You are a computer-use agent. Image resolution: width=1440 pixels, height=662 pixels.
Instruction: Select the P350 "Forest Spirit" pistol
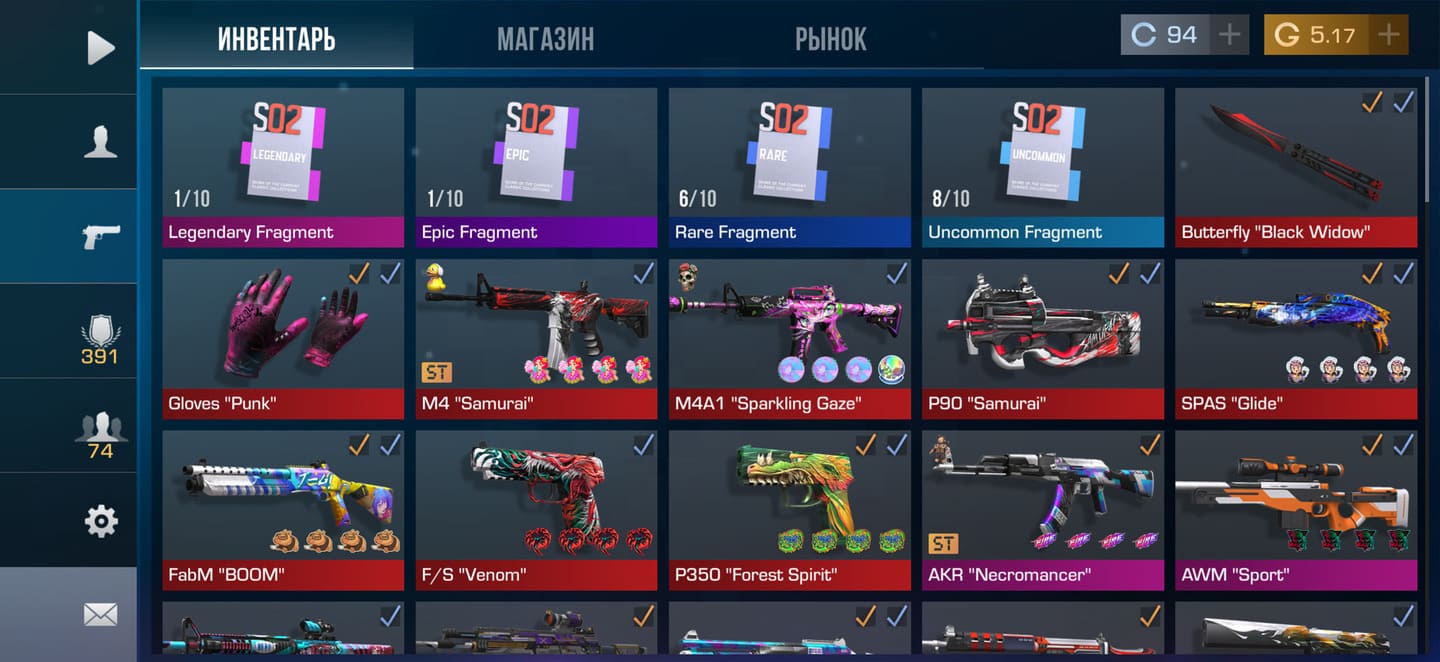pyautogui.click(x=789, y=510)
